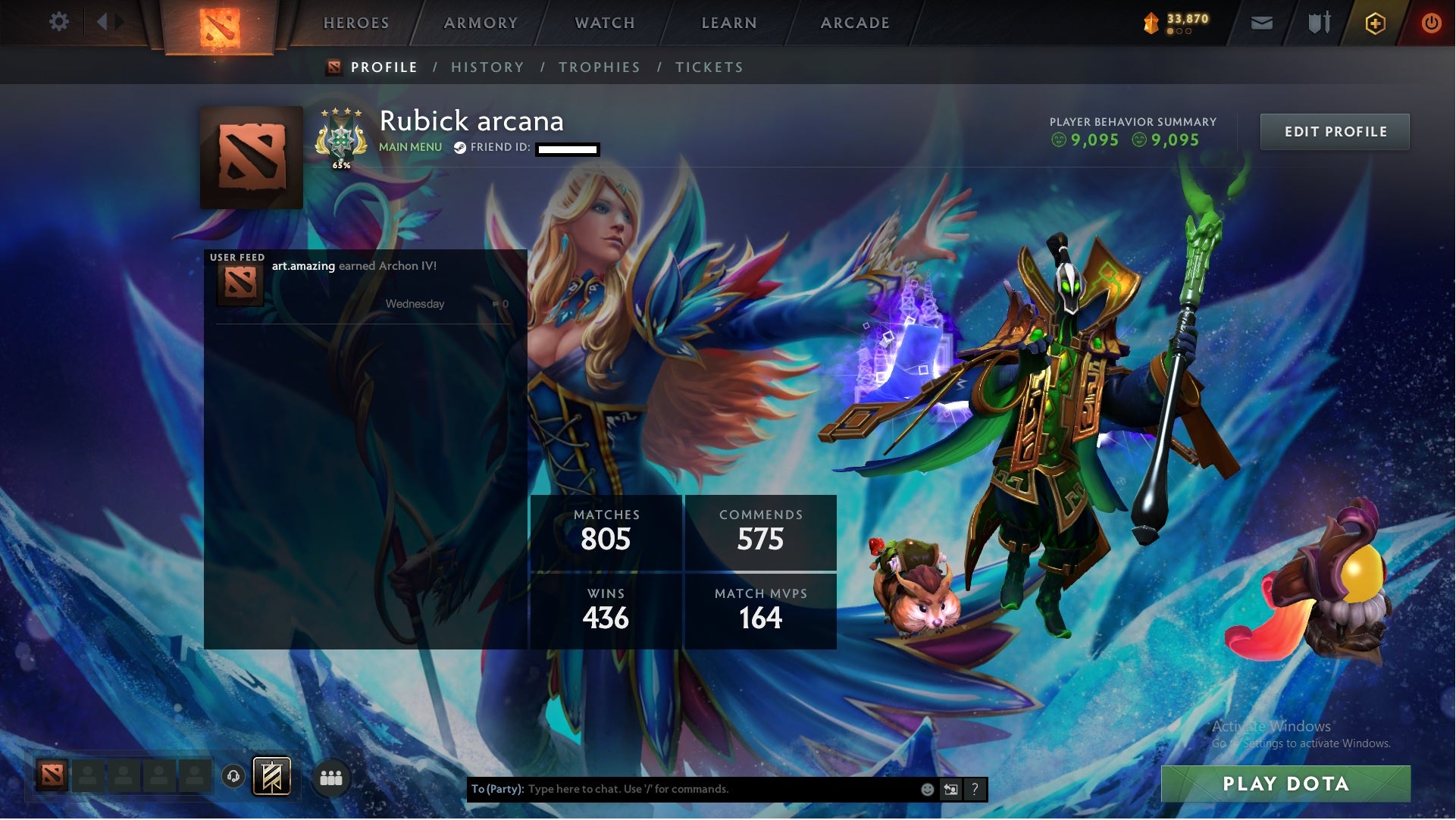1456x820 pixels.
Task: Open the mail/notifications inbox icon
Action: [1263, 23]
